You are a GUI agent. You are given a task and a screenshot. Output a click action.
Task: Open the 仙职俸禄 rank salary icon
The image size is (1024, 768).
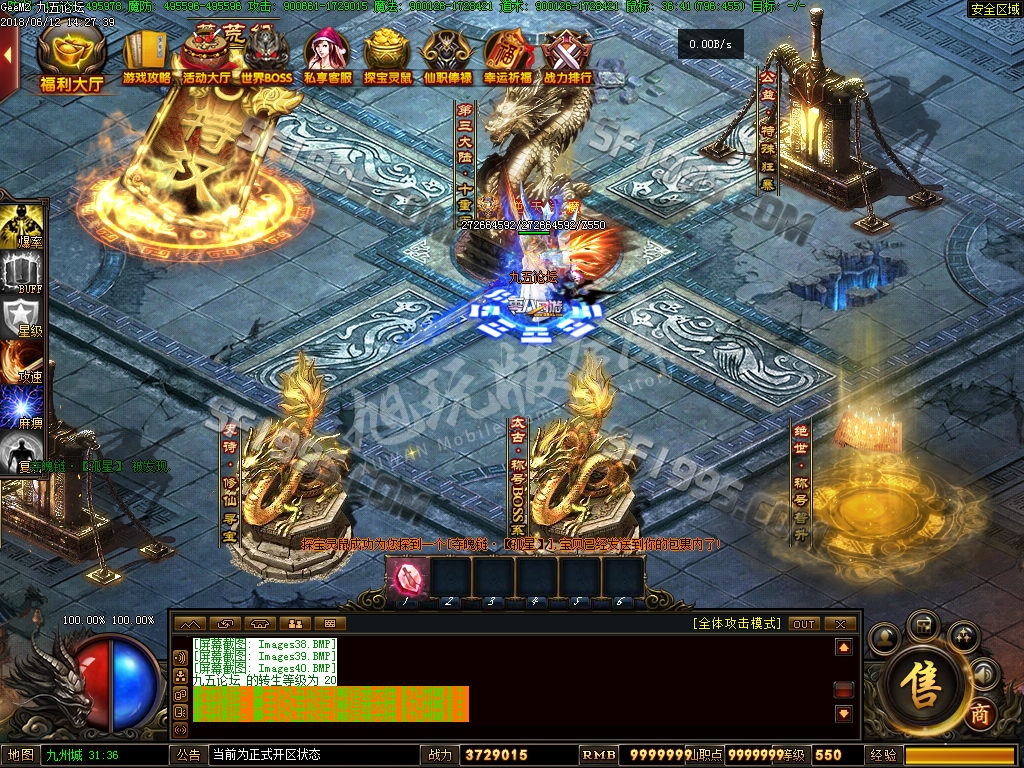[447, 58]
